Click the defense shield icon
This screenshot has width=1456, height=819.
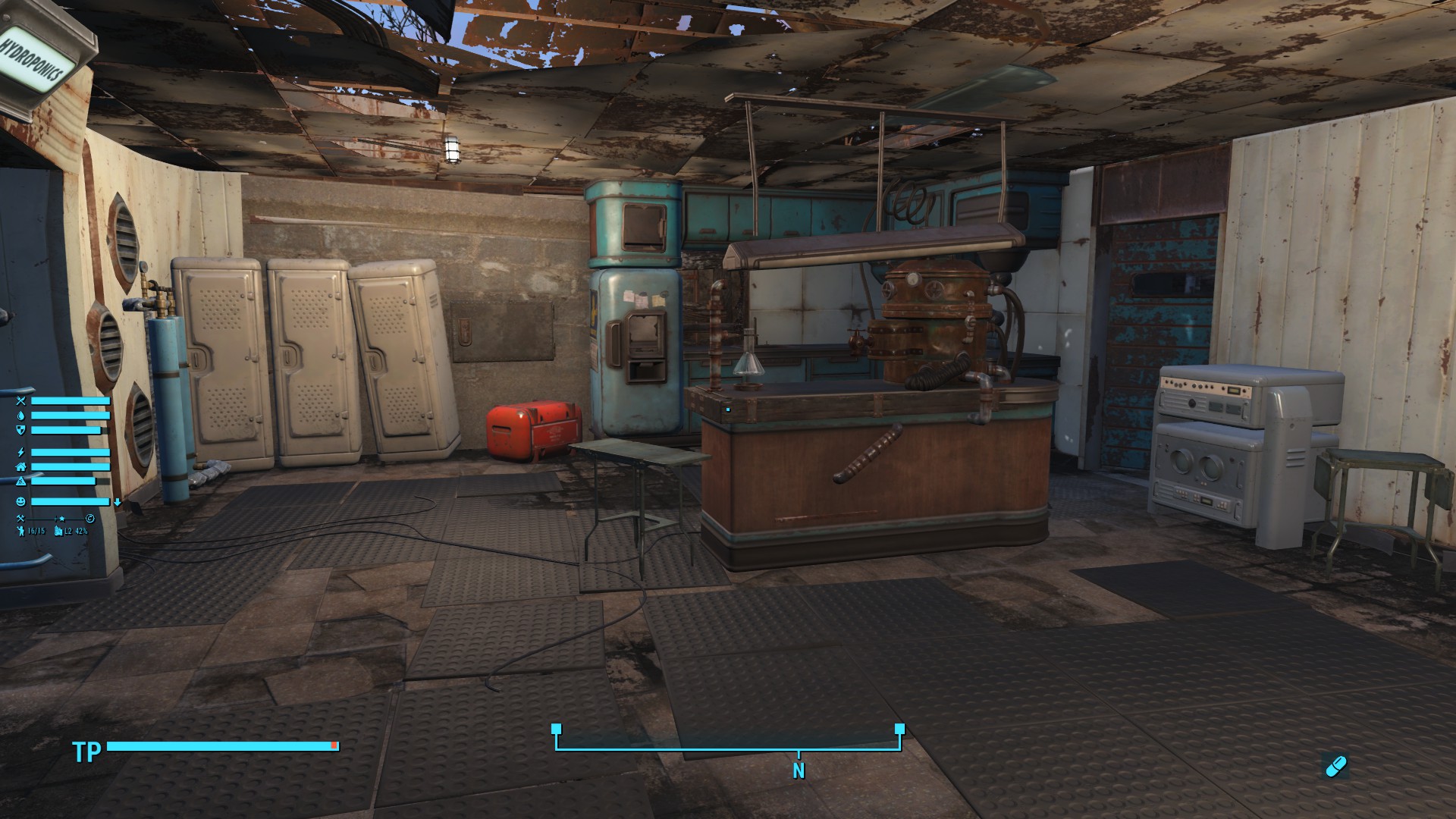[x=20, y=430]
